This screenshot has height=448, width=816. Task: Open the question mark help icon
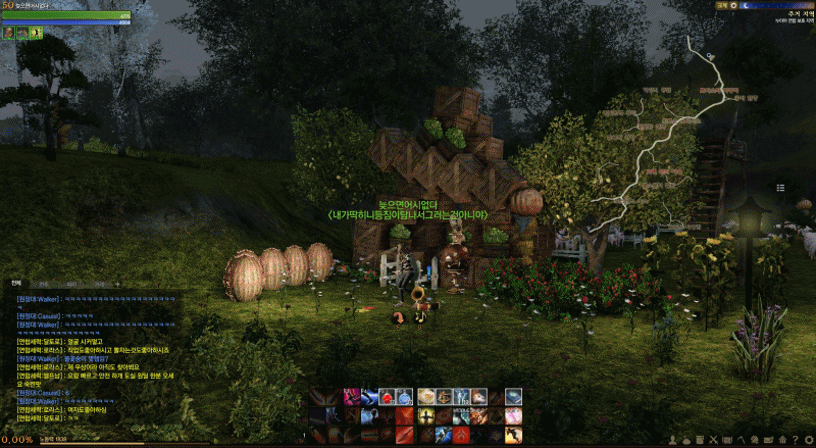(794, 439)
